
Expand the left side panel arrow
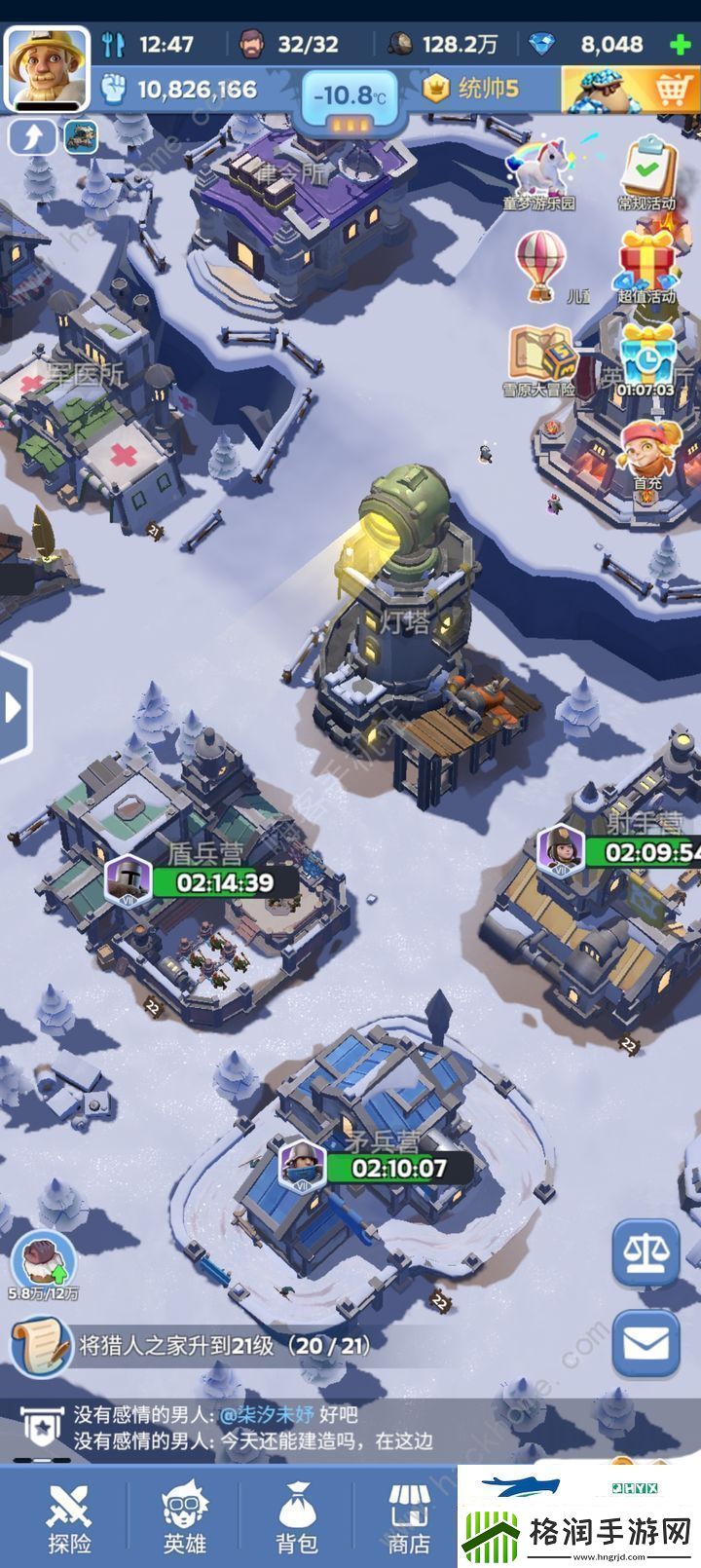click(14, 707)
